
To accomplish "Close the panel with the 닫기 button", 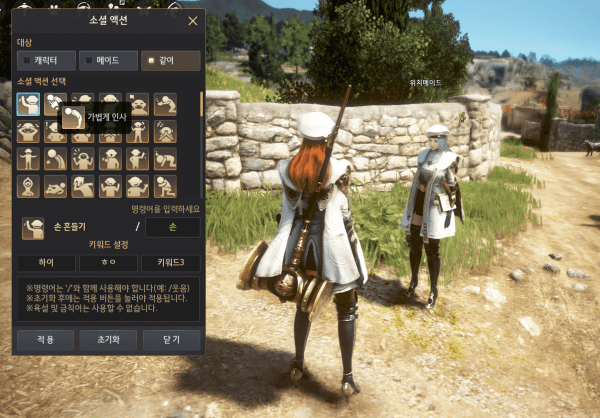I will point(170,339).
